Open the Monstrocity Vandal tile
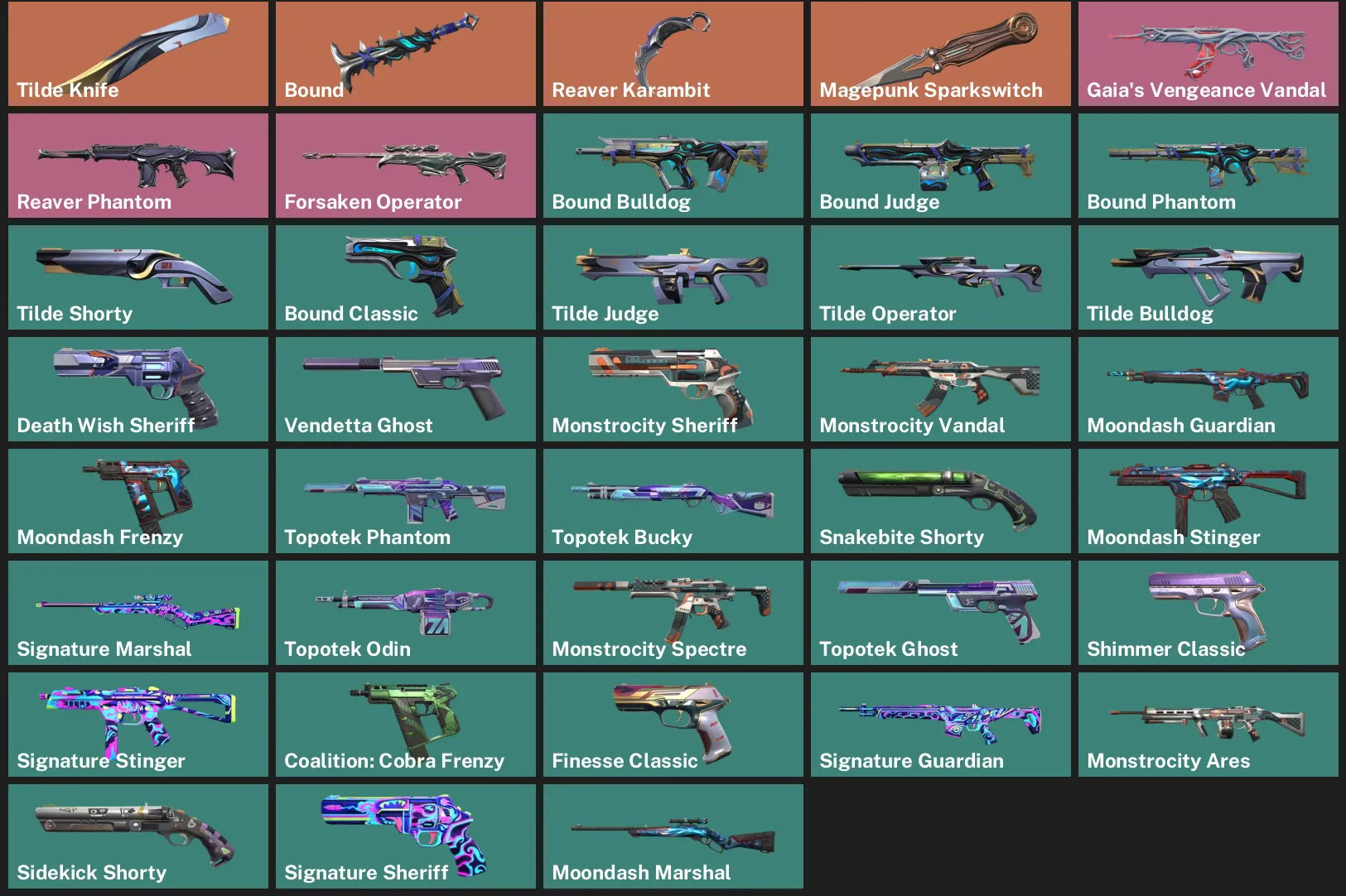 940,388
